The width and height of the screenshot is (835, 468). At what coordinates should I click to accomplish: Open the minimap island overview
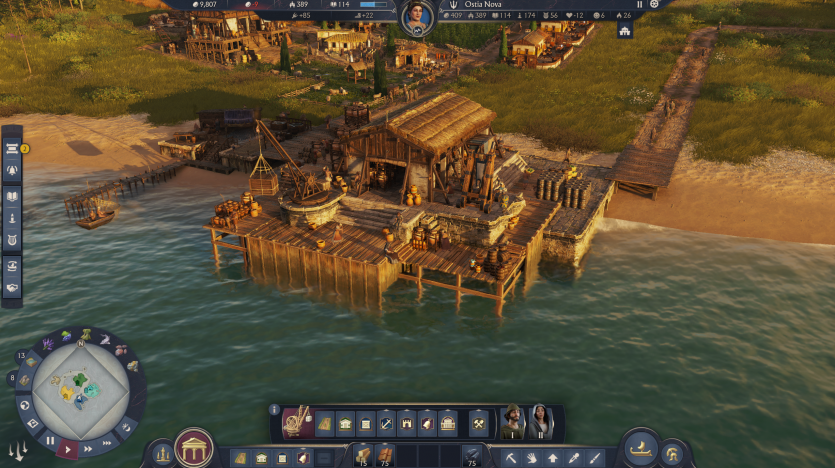[80, 390]
